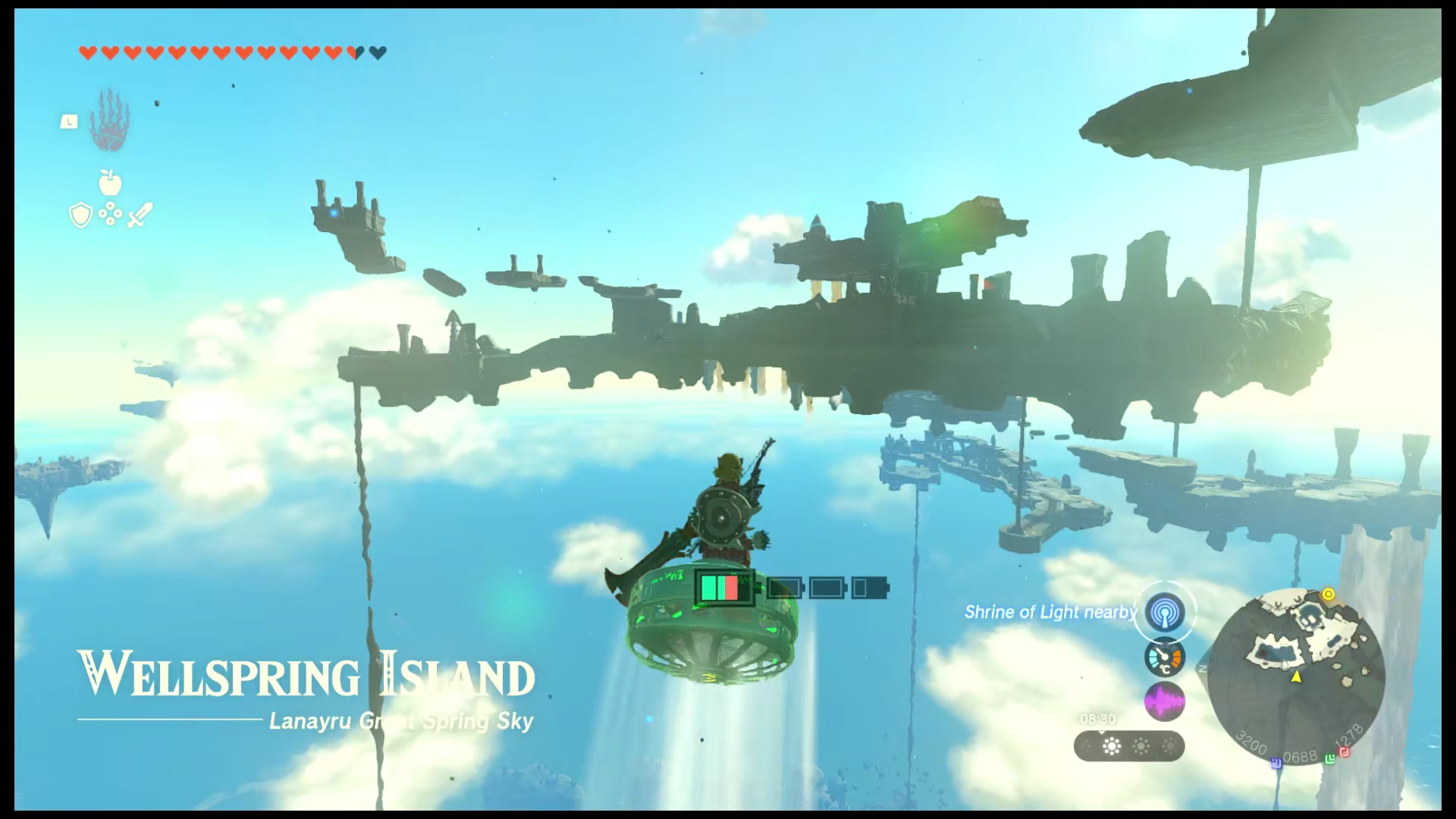Click the Shrine Sensor radar icon
Viewport: 1456px width, 819px height.
click(1165, 612)
